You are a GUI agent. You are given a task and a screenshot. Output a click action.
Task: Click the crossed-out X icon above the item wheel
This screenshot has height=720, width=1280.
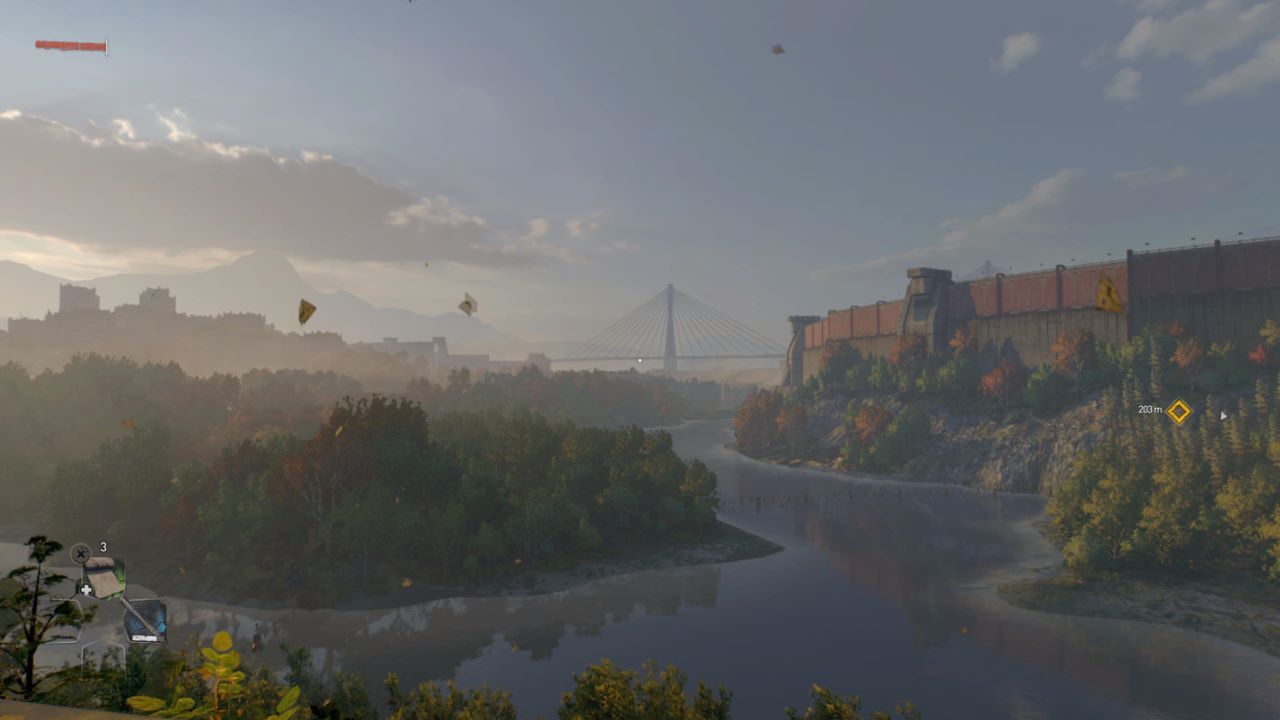coord(80,554)
